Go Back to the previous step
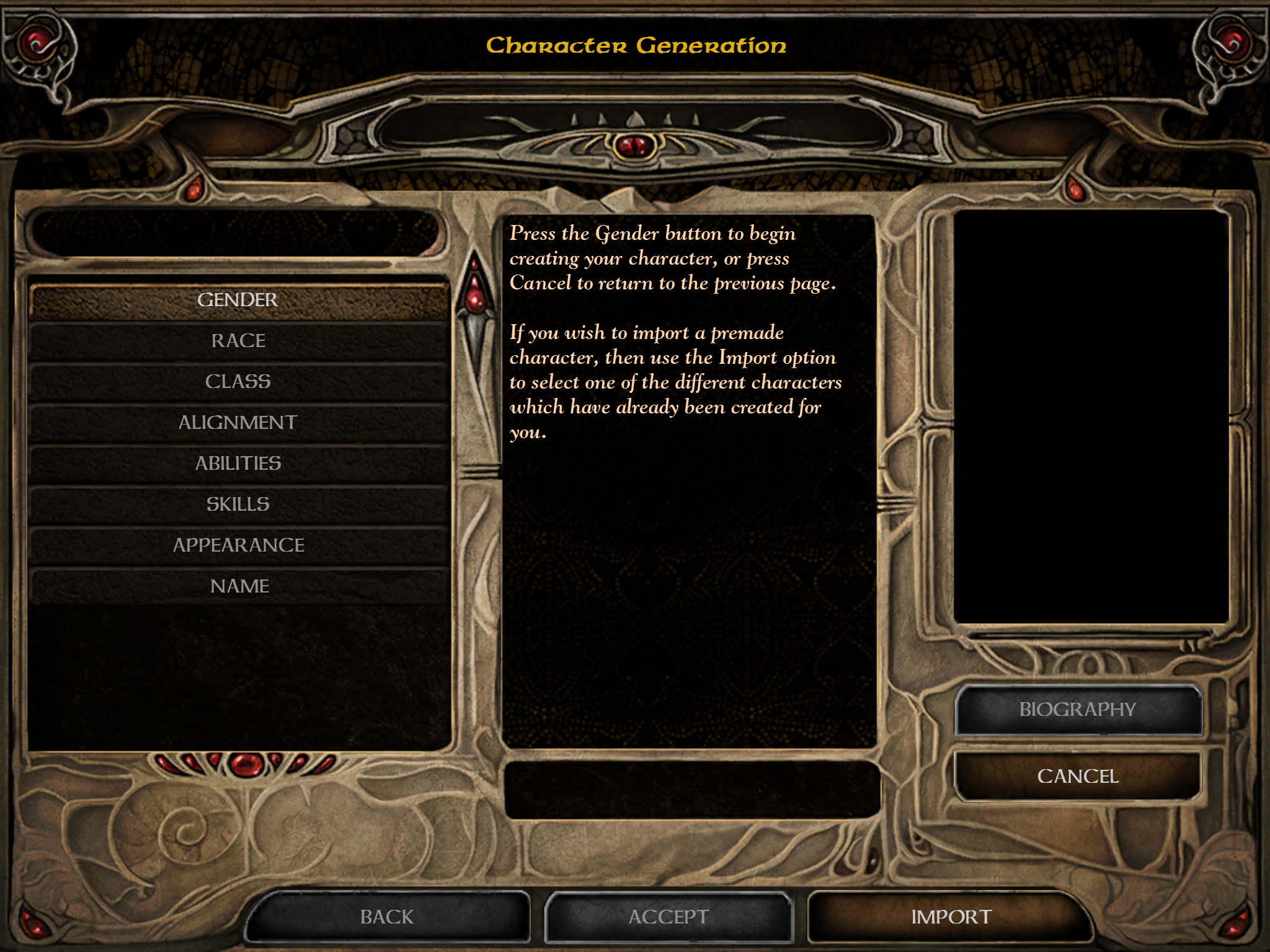Screen dimensions: 1270x952 coord(387,917)
